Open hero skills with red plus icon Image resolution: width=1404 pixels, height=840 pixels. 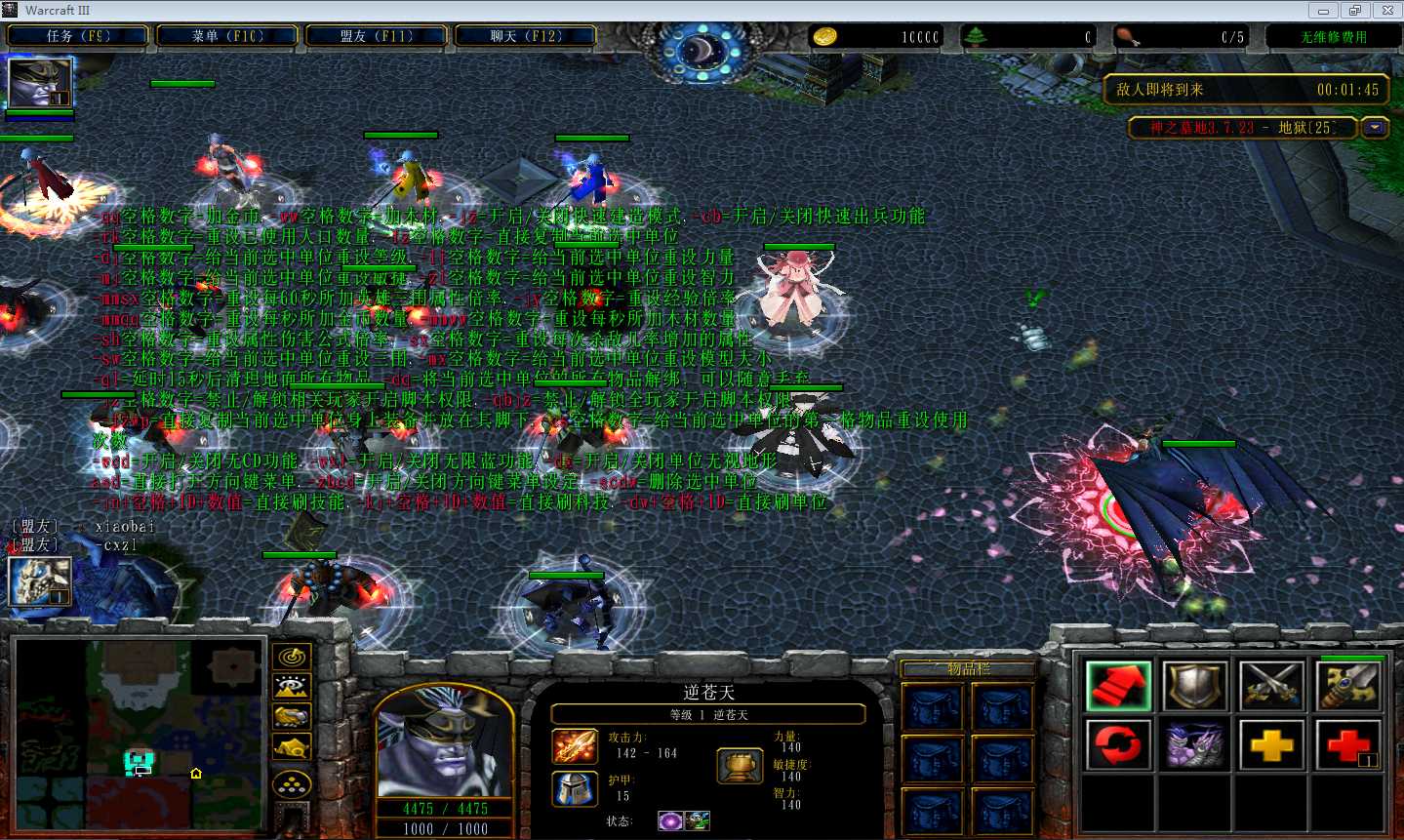(x=1348, y=746)
